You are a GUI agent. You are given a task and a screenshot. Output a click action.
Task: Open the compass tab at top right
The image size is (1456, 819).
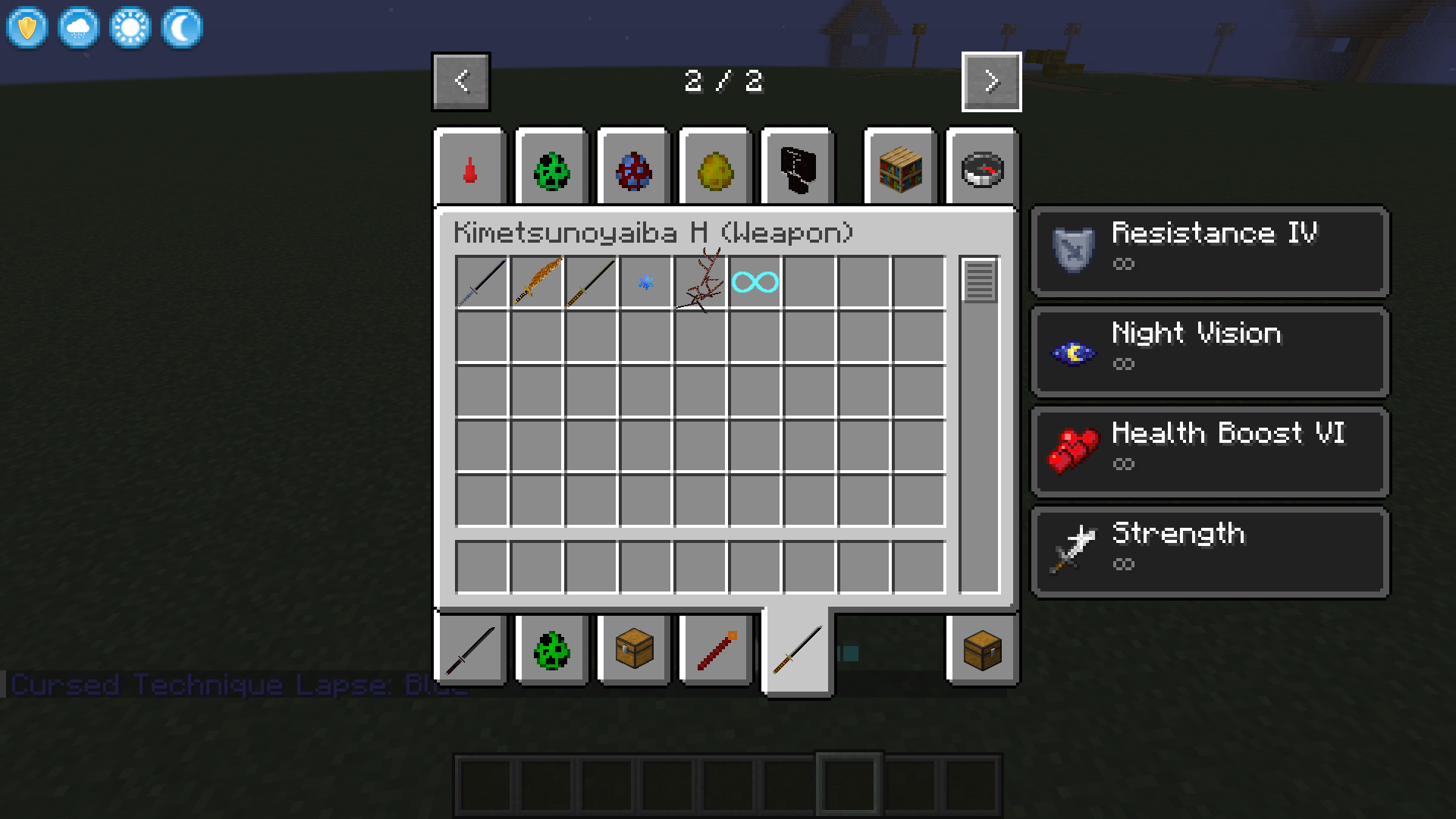pos(982,168)
